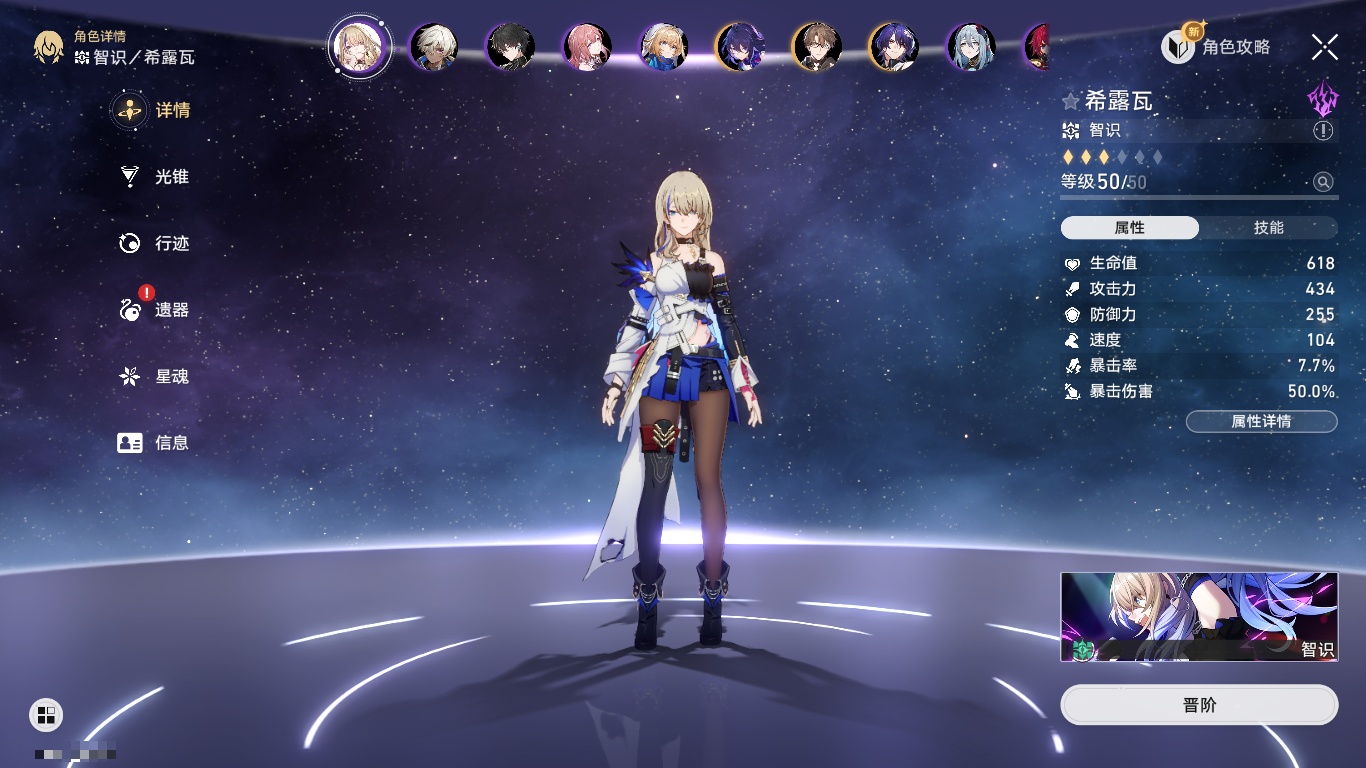This screenshot has width=1366, height=768.
Task: Open the 详情 details menu entry
Action: tap(154, 110)
